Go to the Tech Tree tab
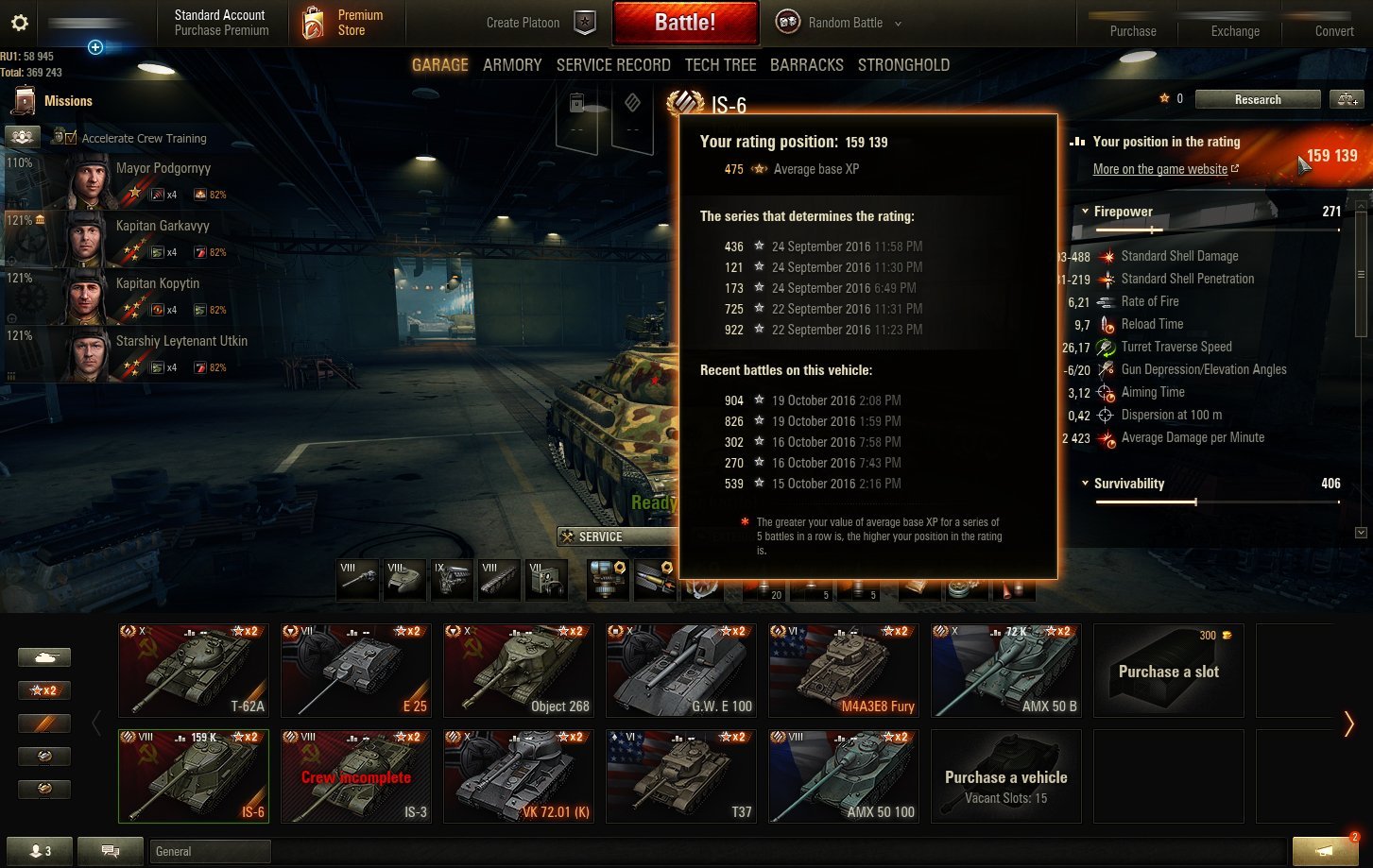This screenshot has height=868, width=1373. tap(720, 65)
